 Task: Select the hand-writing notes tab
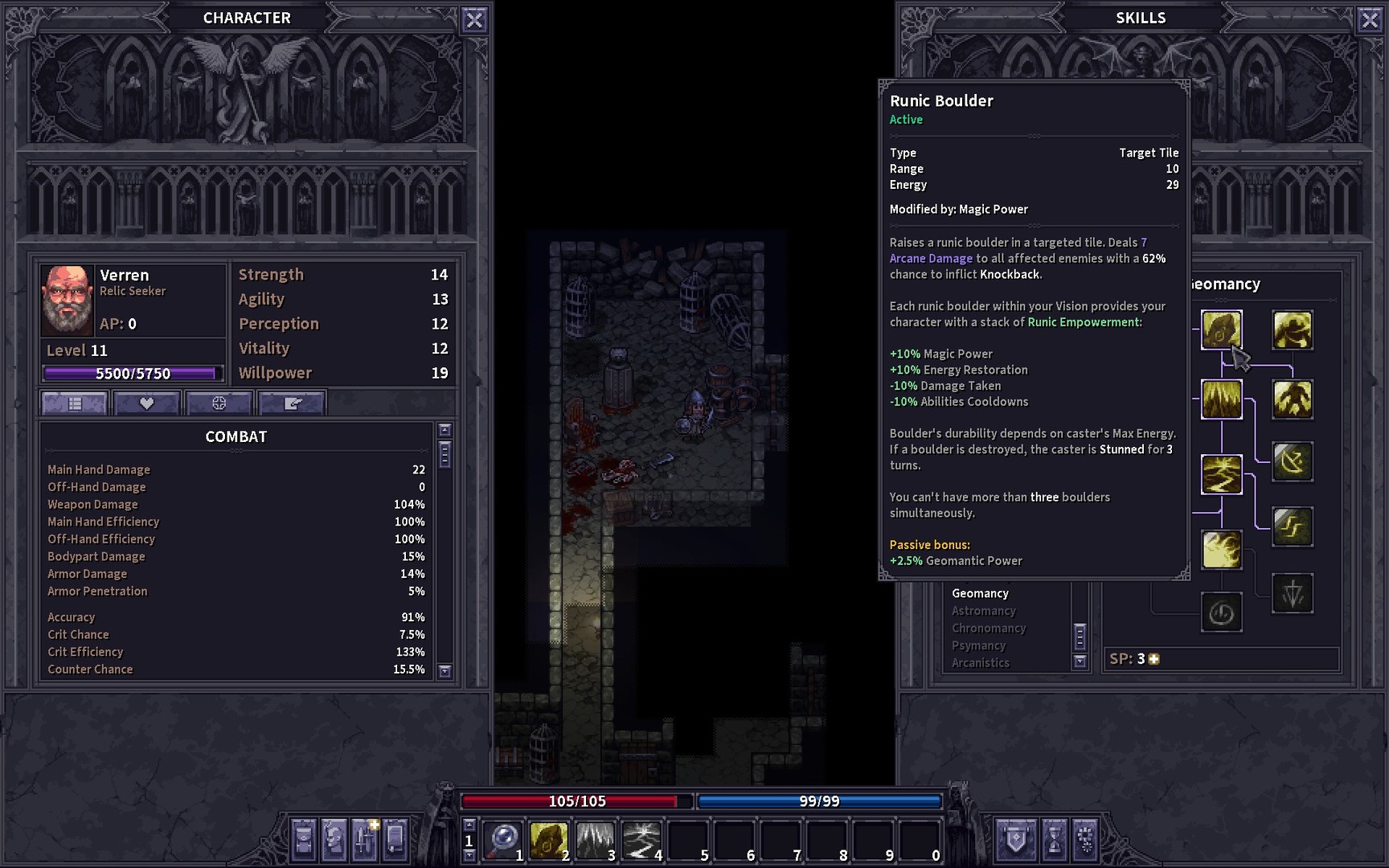292,403
